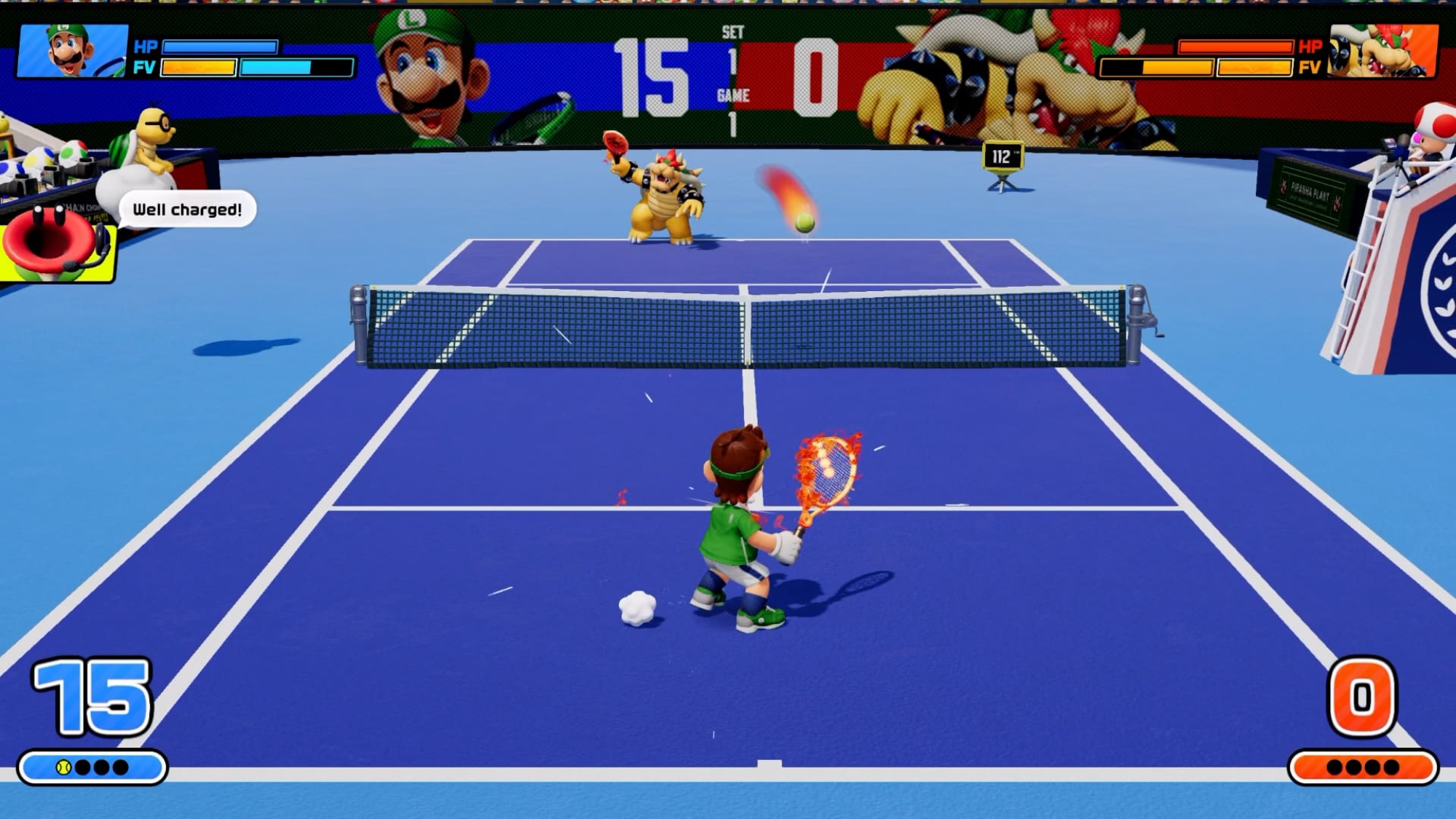Click Luigi's player portrait
Viewport: 1456px width, 819px height.
pyautogui.click(x=72, y=51)
